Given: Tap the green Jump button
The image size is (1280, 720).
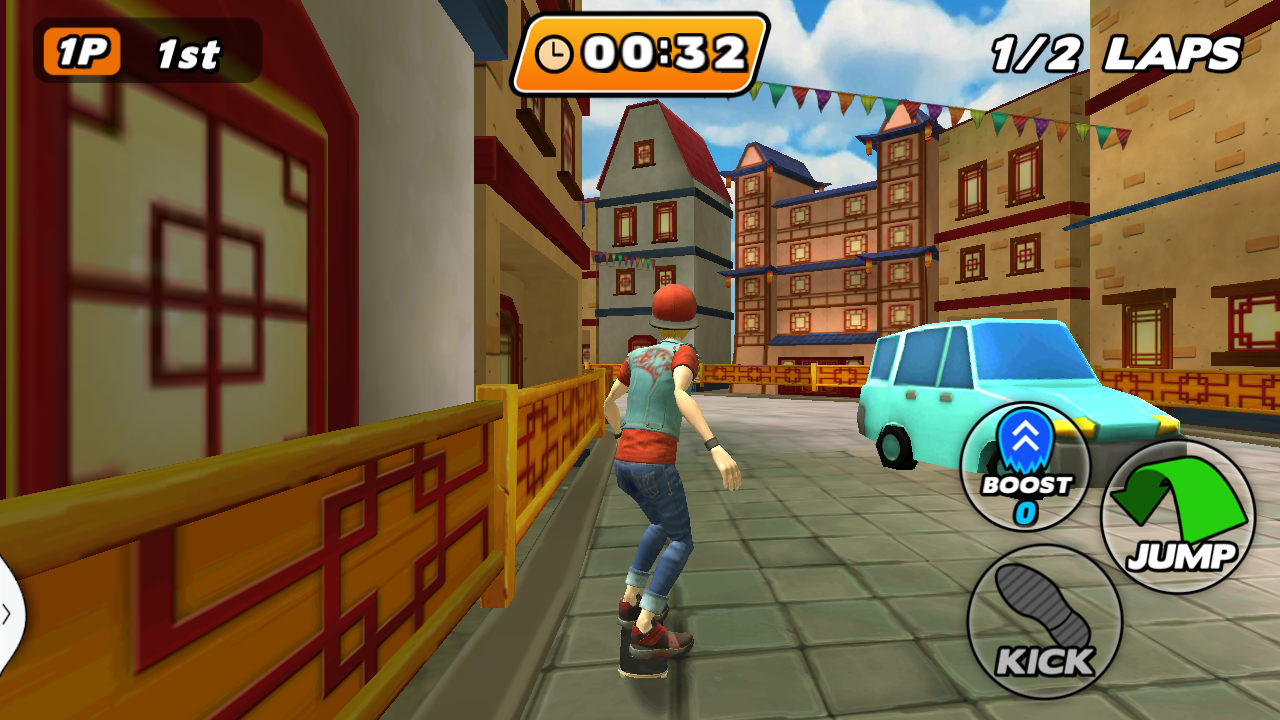Looking at the screenshot, I should point(1178,517).
